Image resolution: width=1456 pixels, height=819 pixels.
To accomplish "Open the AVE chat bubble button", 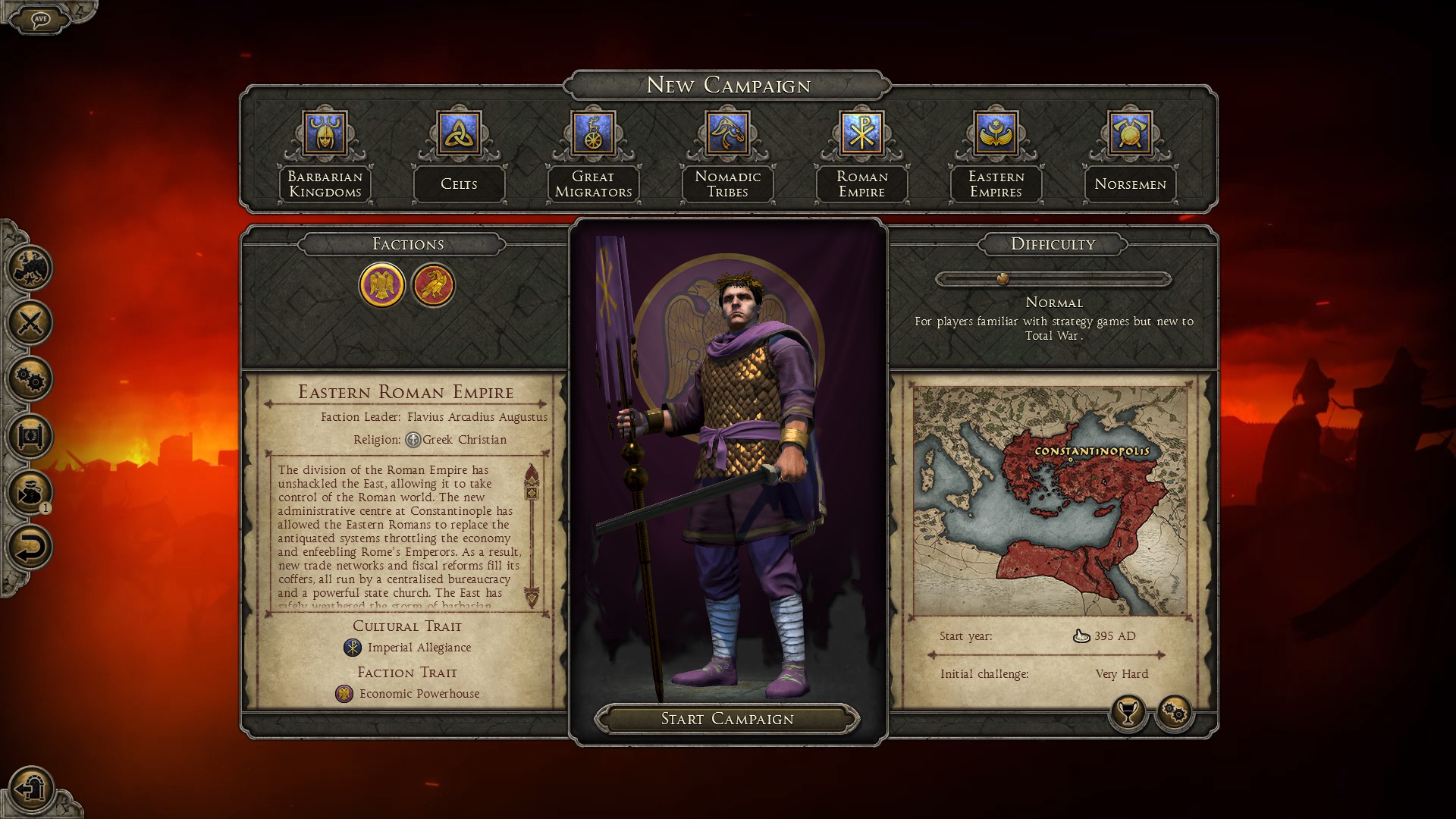I will [40, 18].
